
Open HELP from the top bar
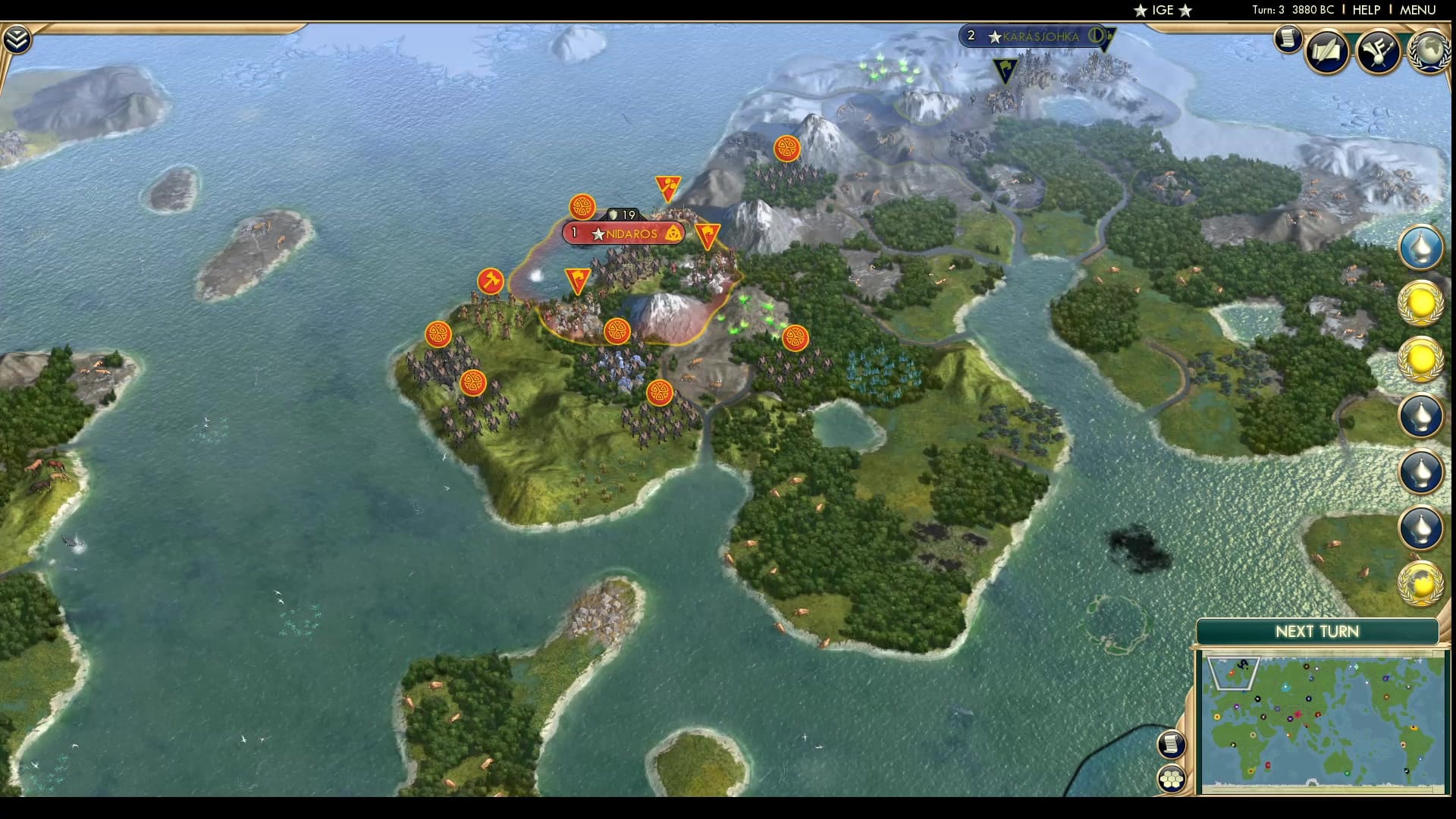[x=1365, y=11]
